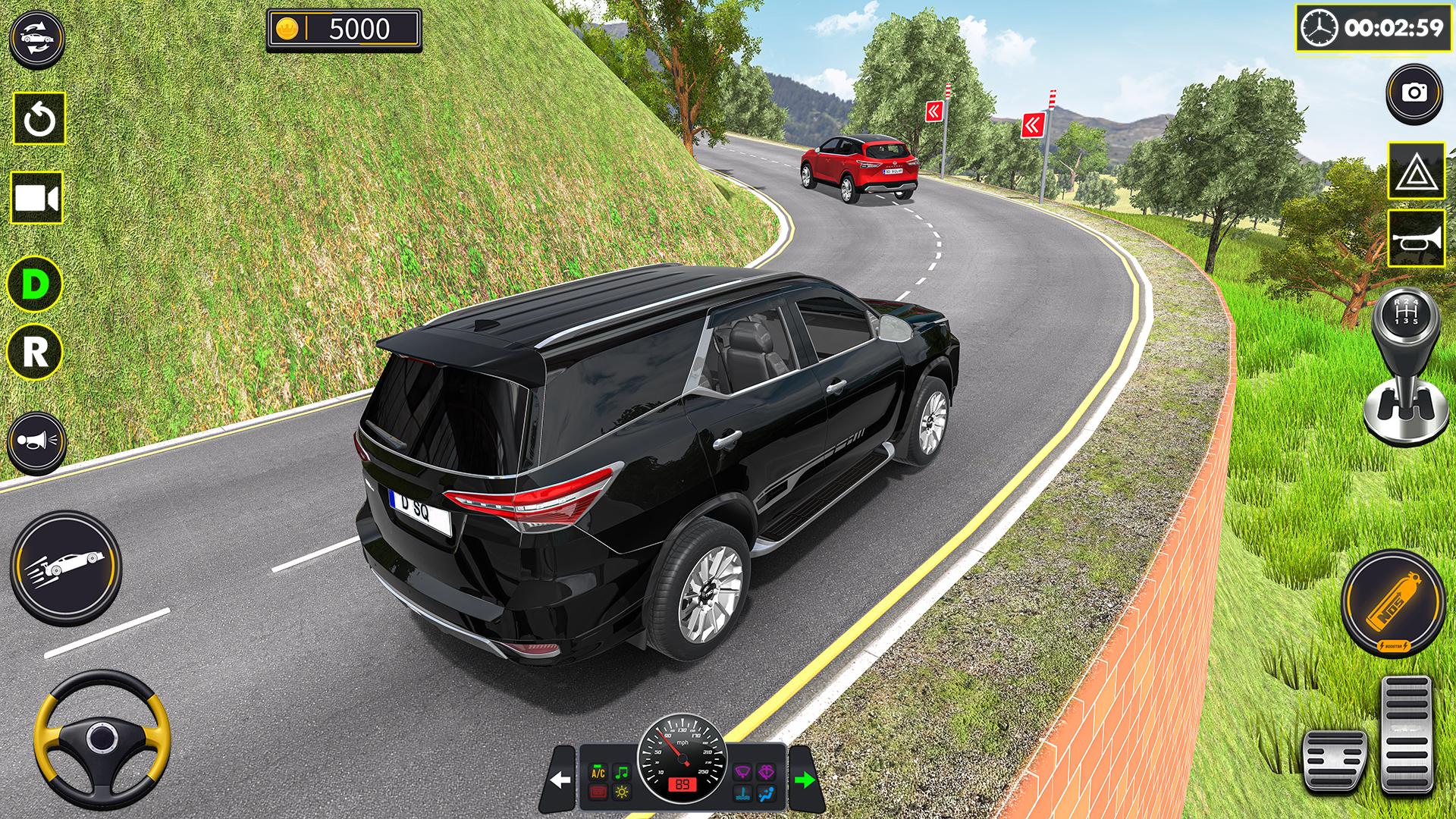Viewport: 1456px width, 819px height.
Task: Sound the megaphone siren button
Action: (x=36, y=441)
